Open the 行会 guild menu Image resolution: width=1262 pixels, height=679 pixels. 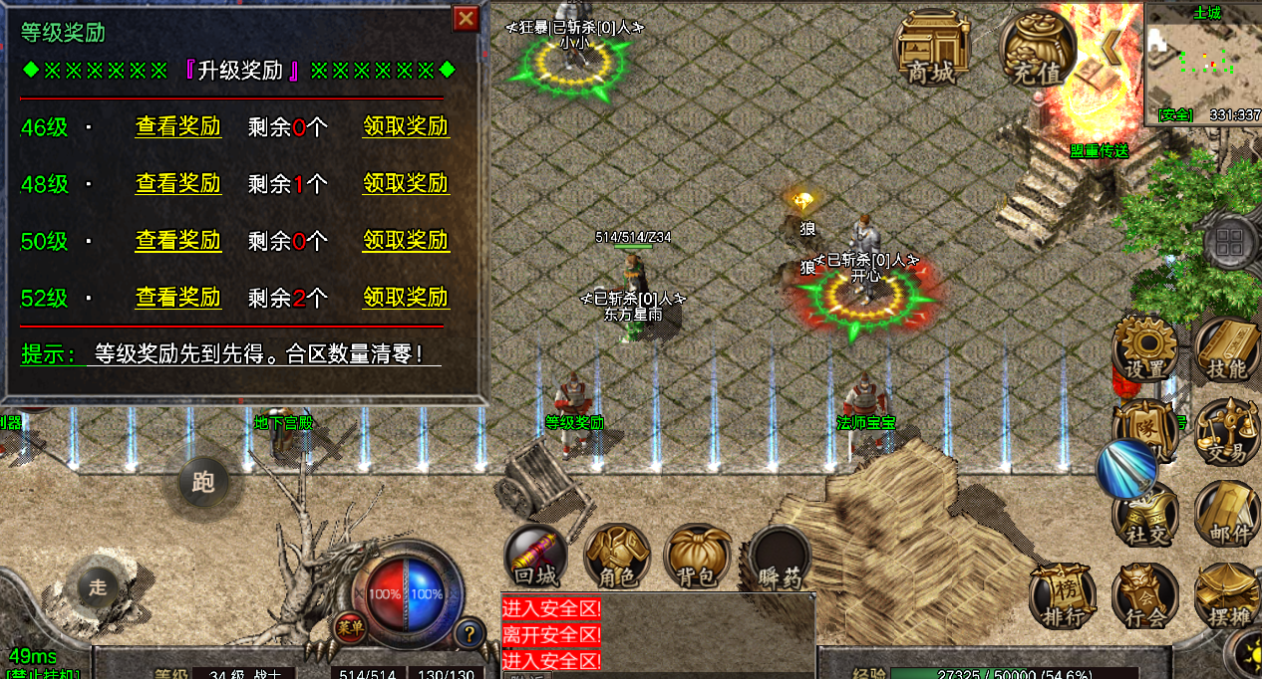(x=1145, y=596)
